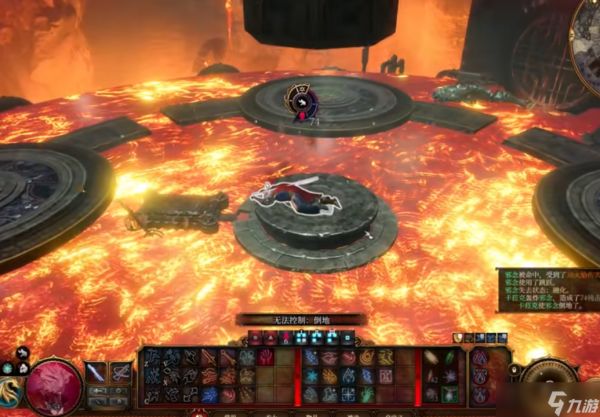Activate the glowing red ability in hotbar
The image size is (600, 417).
[265, 356]
